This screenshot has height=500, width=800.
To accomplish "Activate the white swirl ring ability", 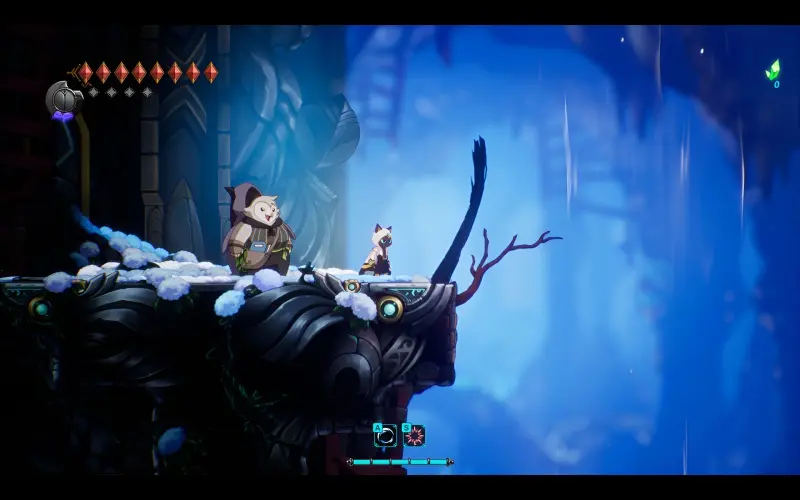I will tap(386, 436).
